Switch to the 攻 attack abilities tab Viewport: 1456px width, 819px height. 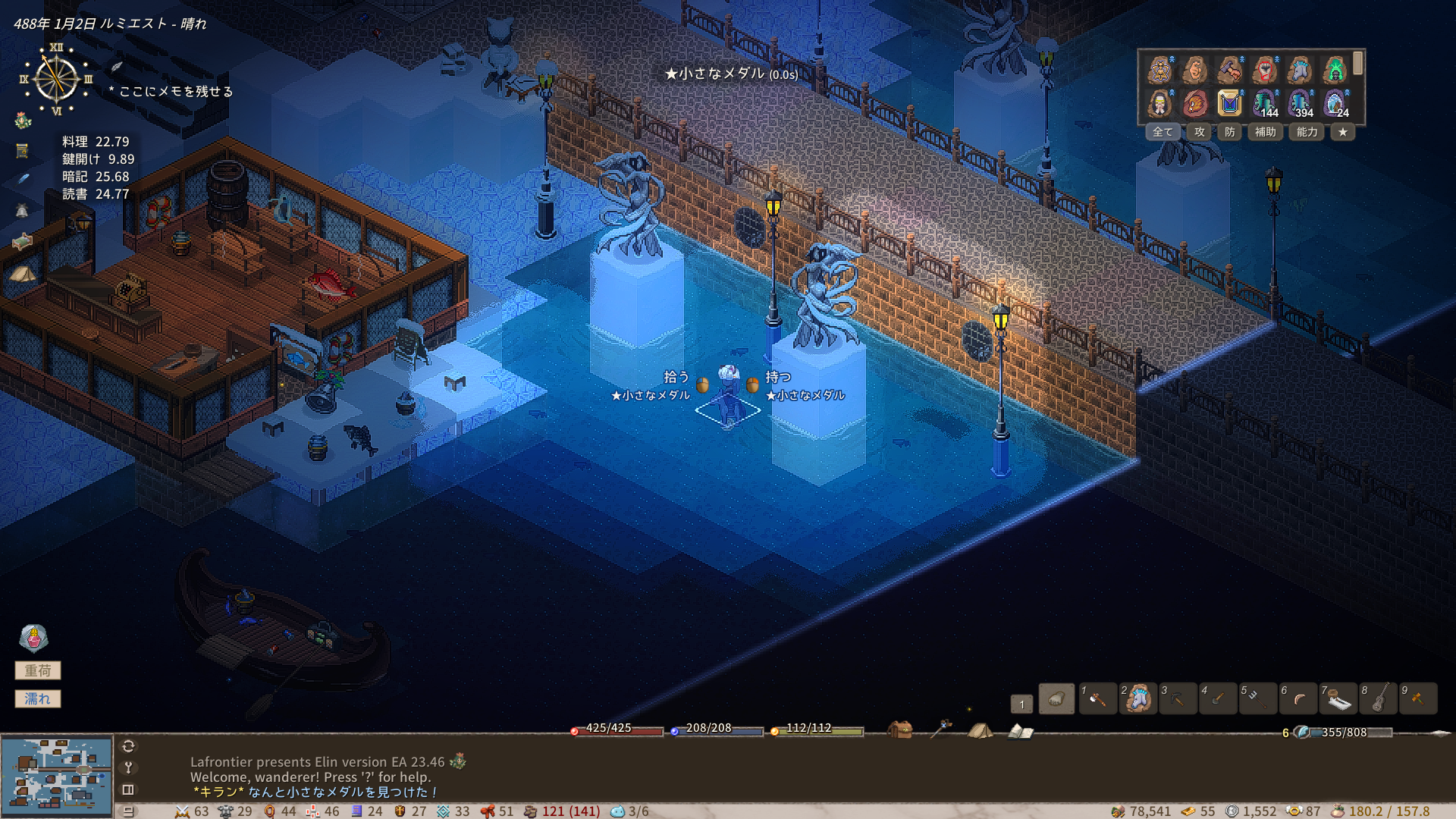point(1199,132)
